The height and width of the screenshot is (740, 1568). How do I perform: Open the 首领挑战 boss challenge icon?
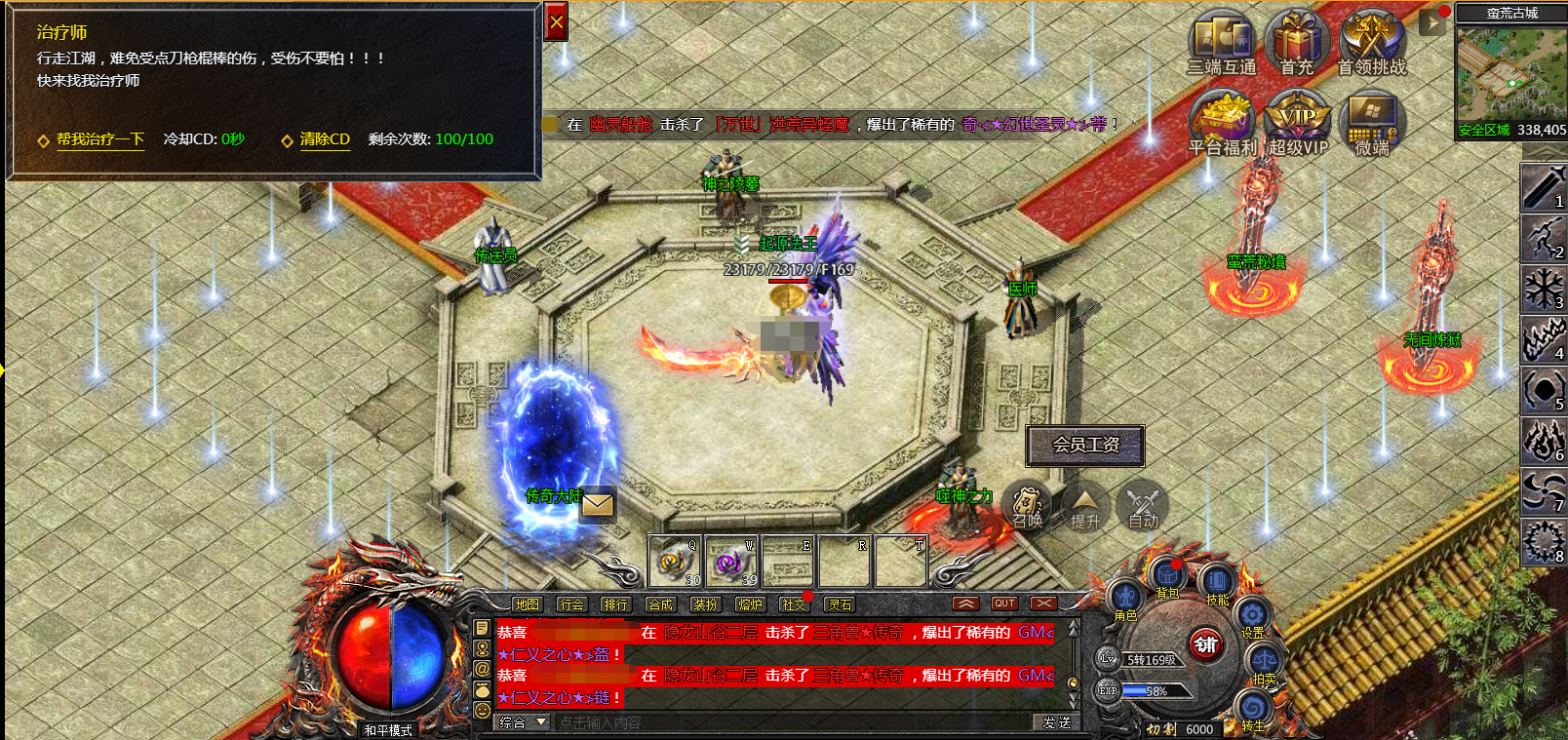point(1372,41)
